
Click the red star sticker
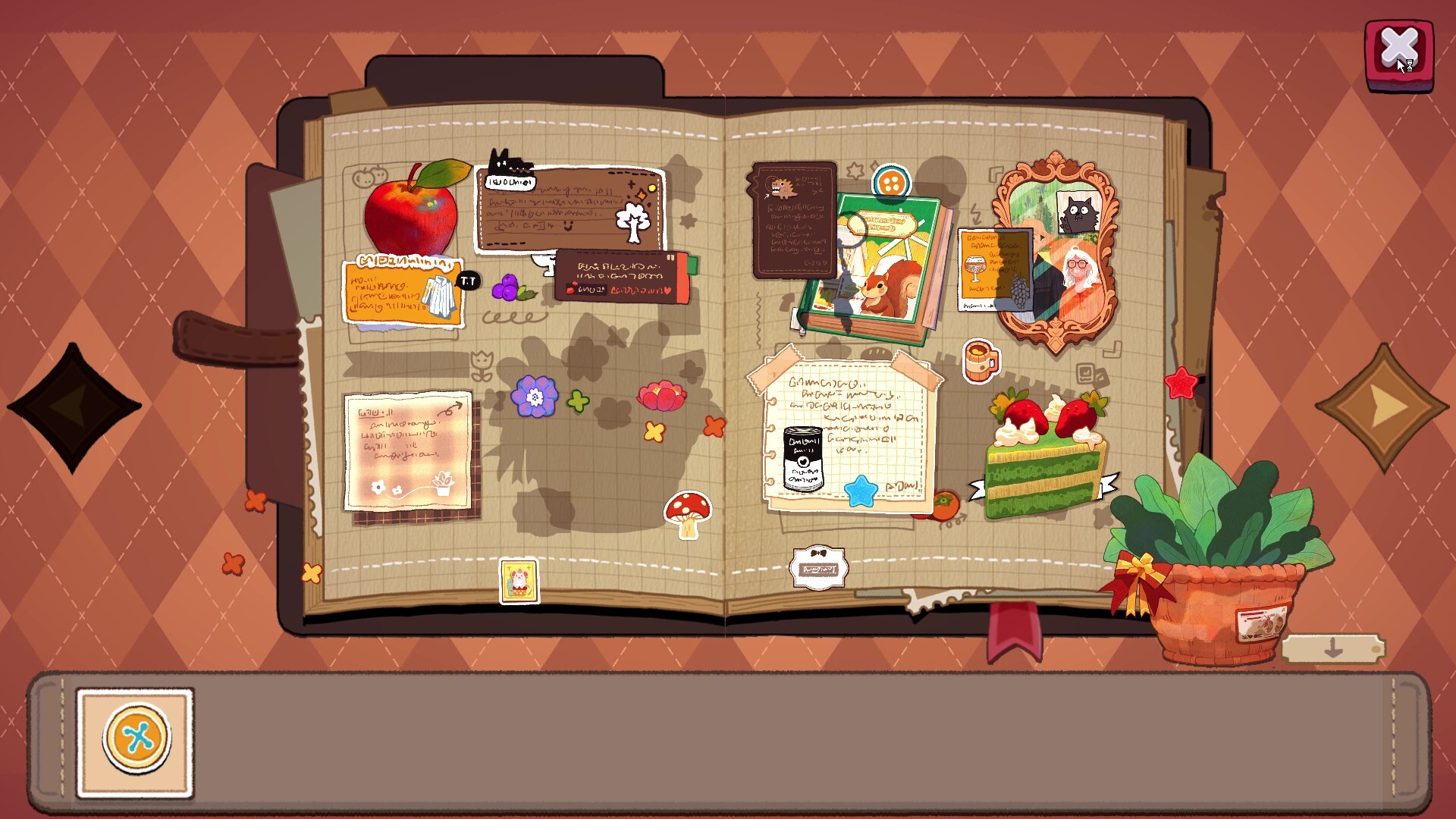pos(1181,384)
